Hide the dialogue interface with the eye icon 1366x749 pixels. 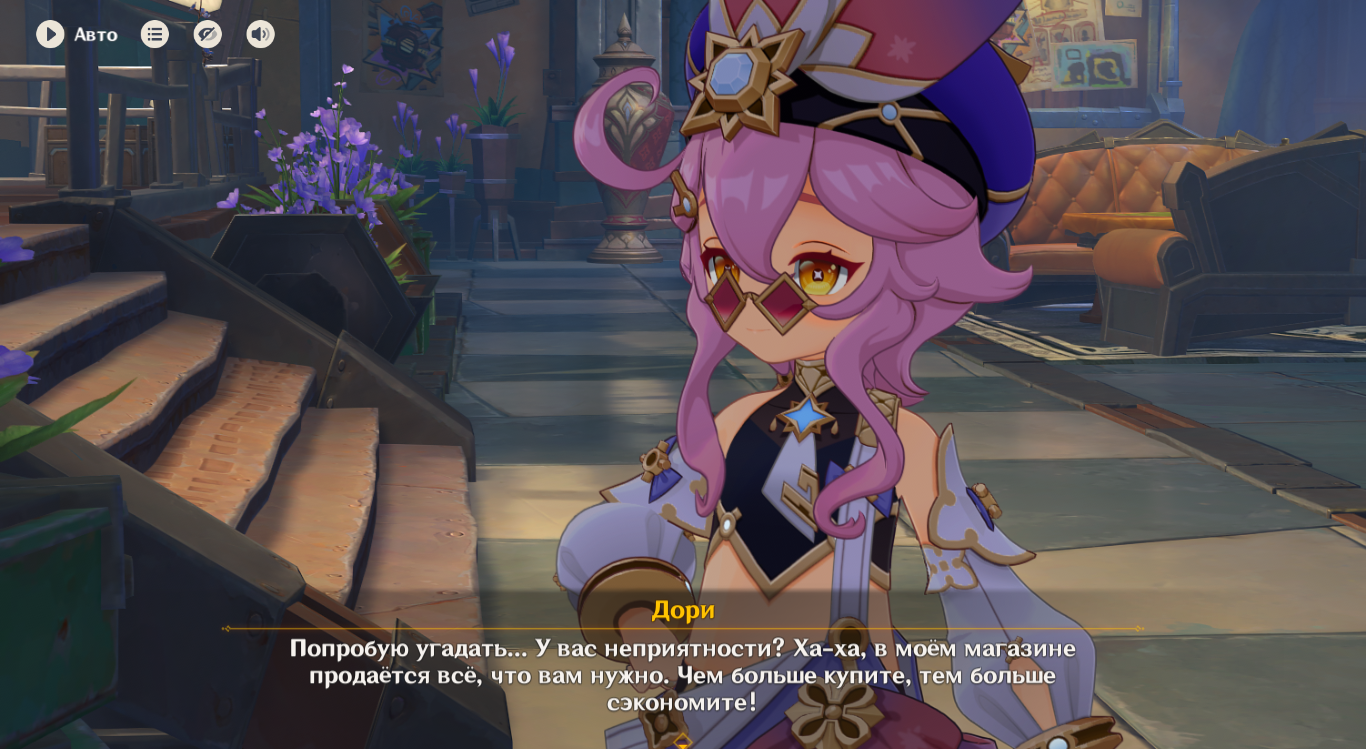[x=207, y=35]
